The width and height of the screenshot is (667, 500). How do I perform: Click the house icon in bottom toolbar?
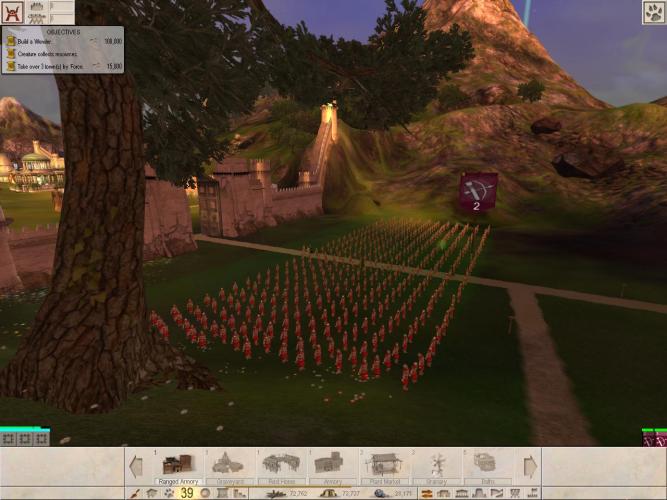(150, 493)
